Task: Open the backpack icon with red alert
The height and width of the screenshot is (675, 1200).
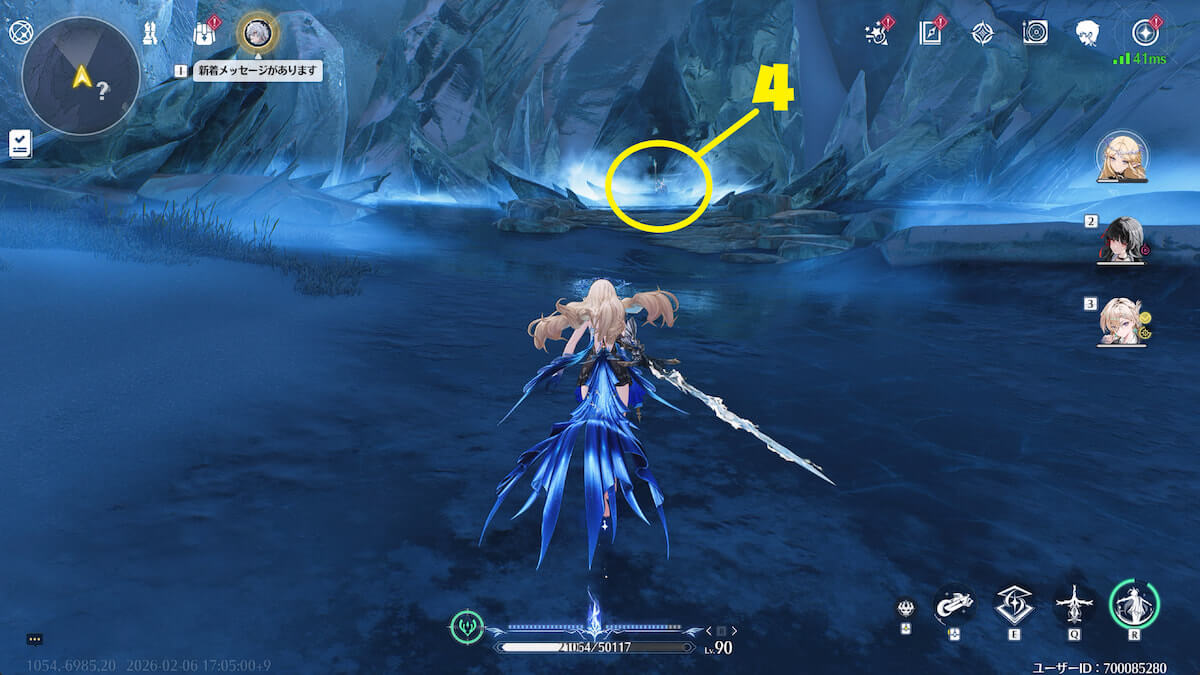Action: (204, 33)
